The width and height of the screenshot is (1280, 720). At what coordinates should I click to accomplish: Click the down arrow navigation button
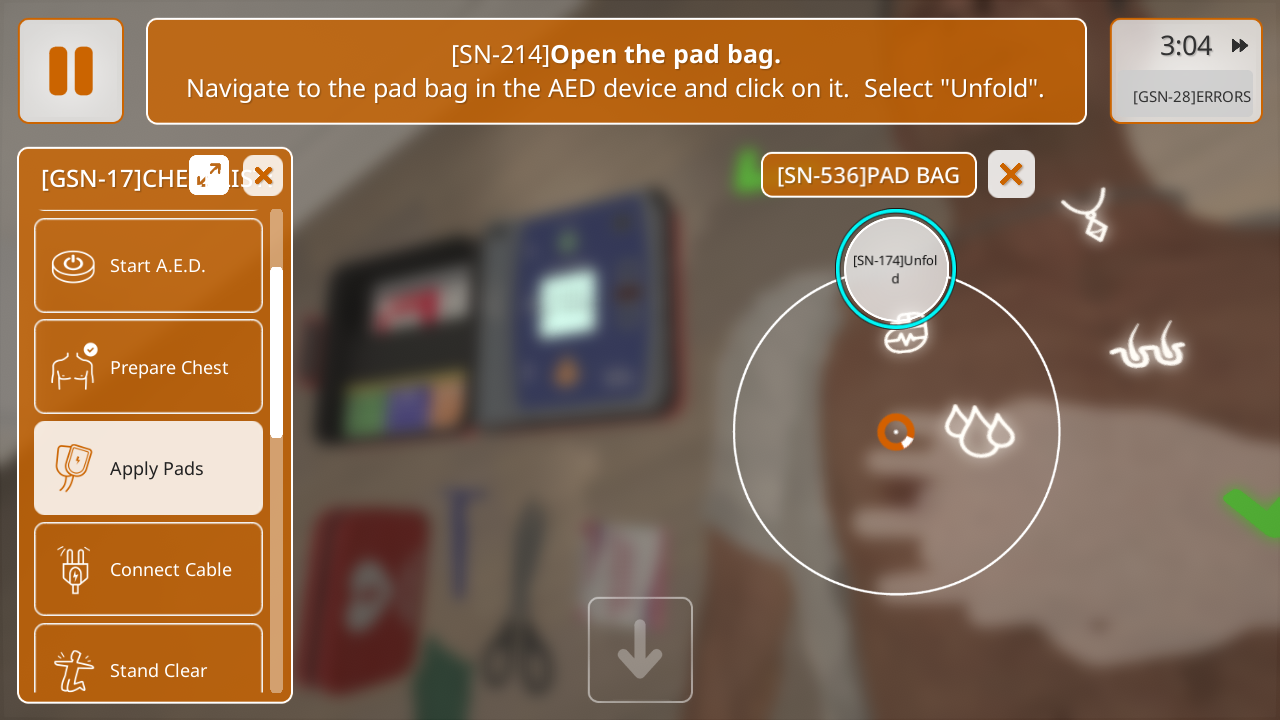[x=640, y=650]
